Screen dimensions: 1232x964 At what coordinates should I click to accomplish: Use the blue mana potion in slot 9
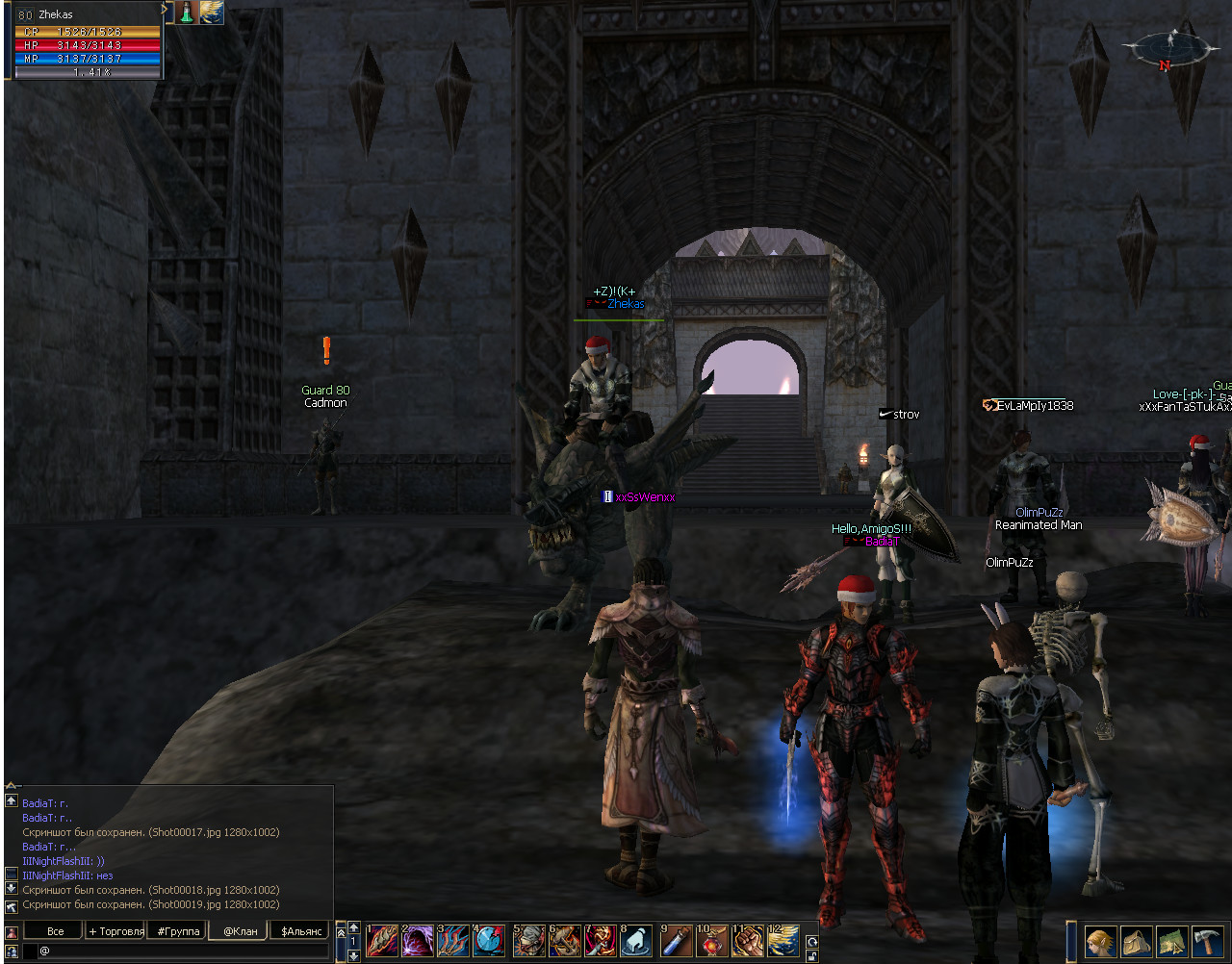(676, 940)
